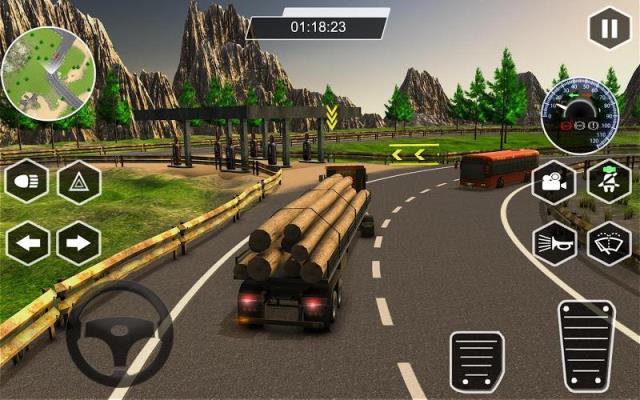Activate the windshield wiper button
640x400 pixels.
(x=608, y=243)
